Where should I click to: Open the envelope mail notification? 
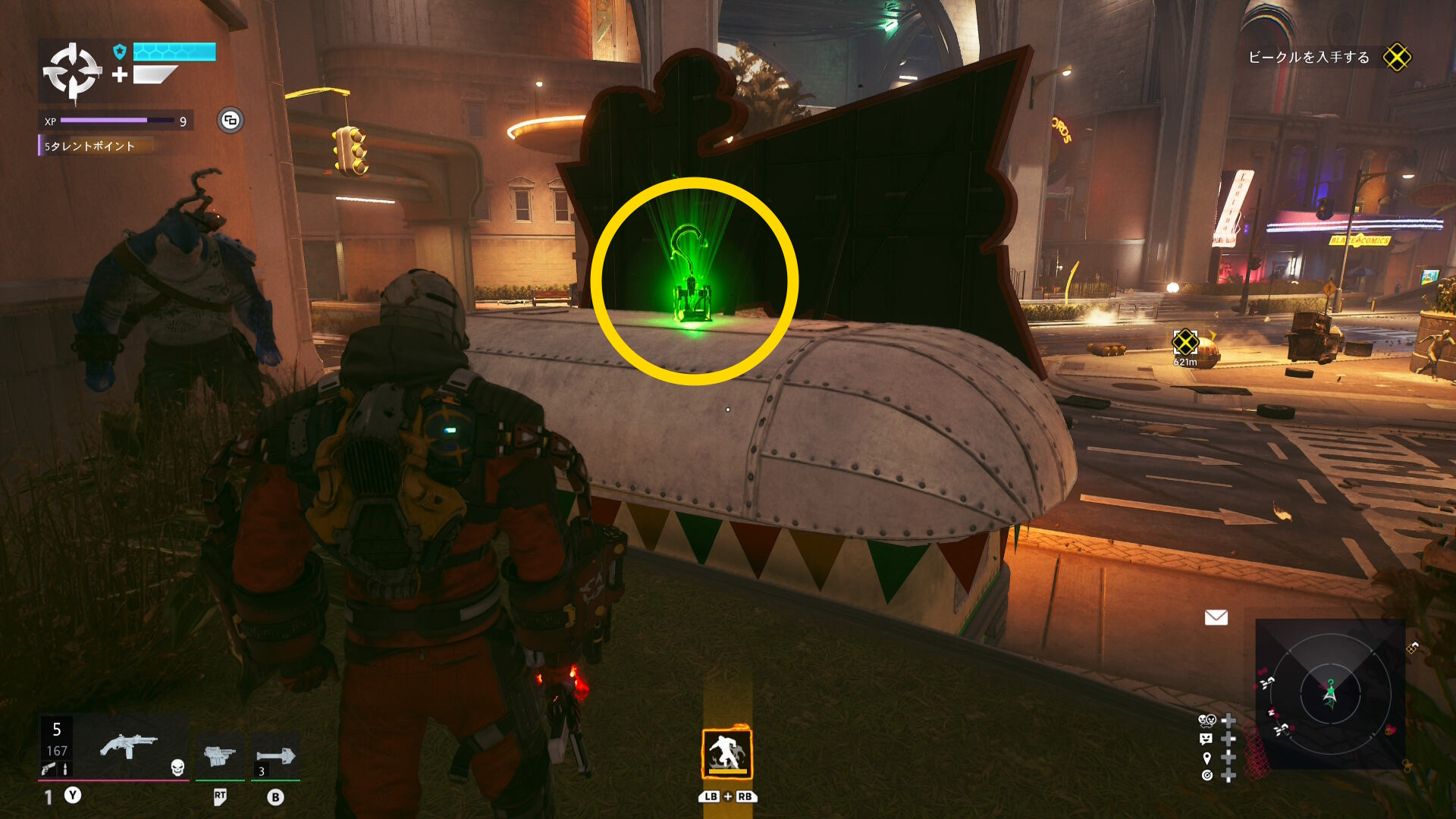(1216, 618)
